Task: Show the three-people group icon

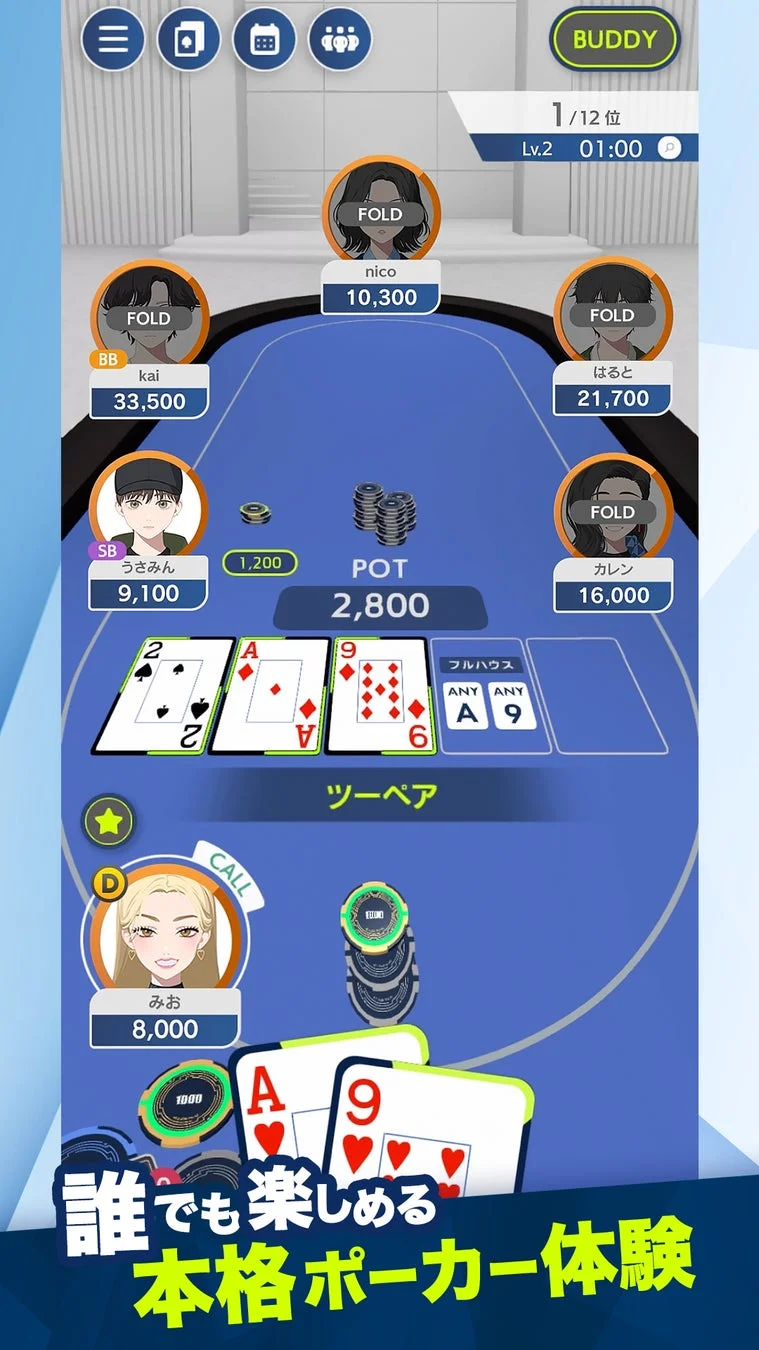Action: [x=340, y=40]
